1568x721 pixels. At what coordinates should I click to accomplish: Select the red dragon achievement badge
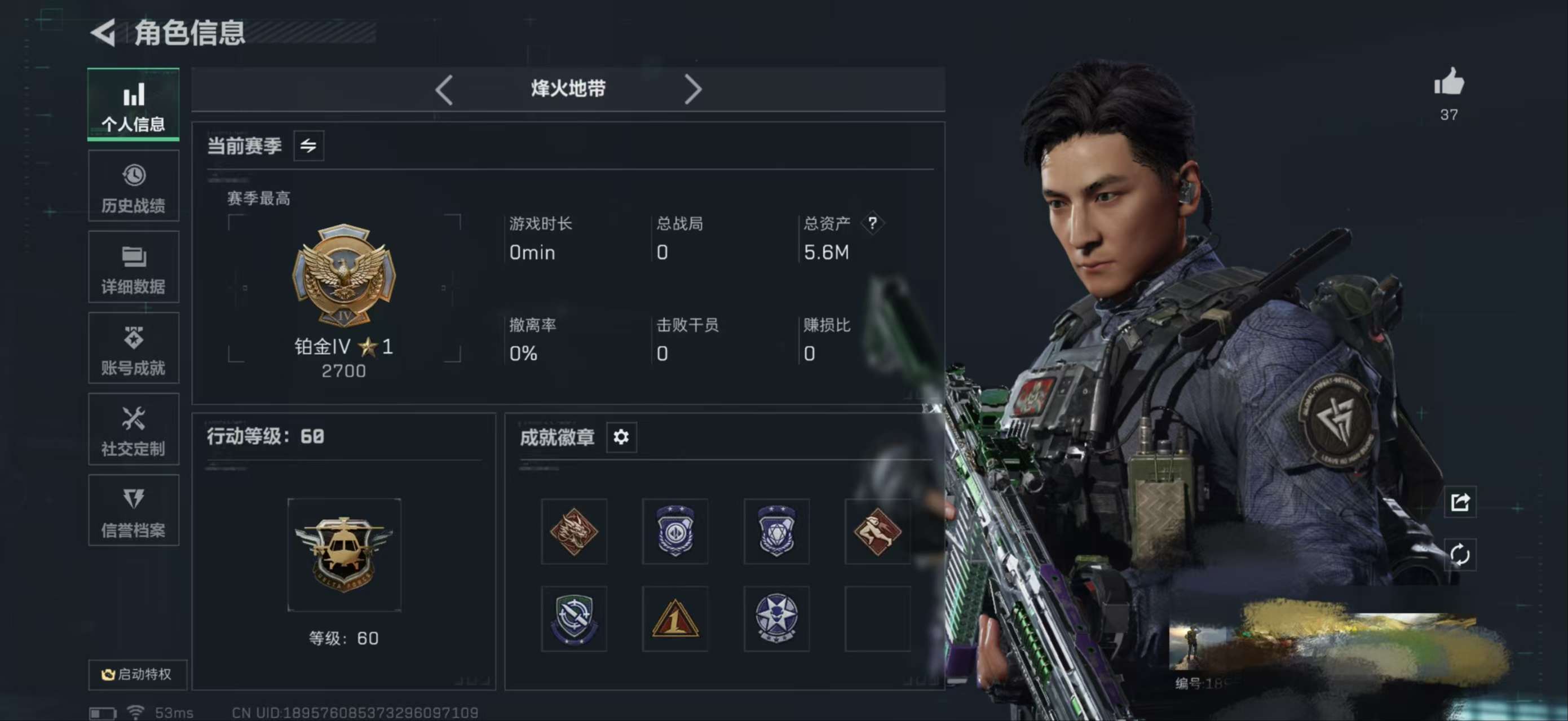573,531
